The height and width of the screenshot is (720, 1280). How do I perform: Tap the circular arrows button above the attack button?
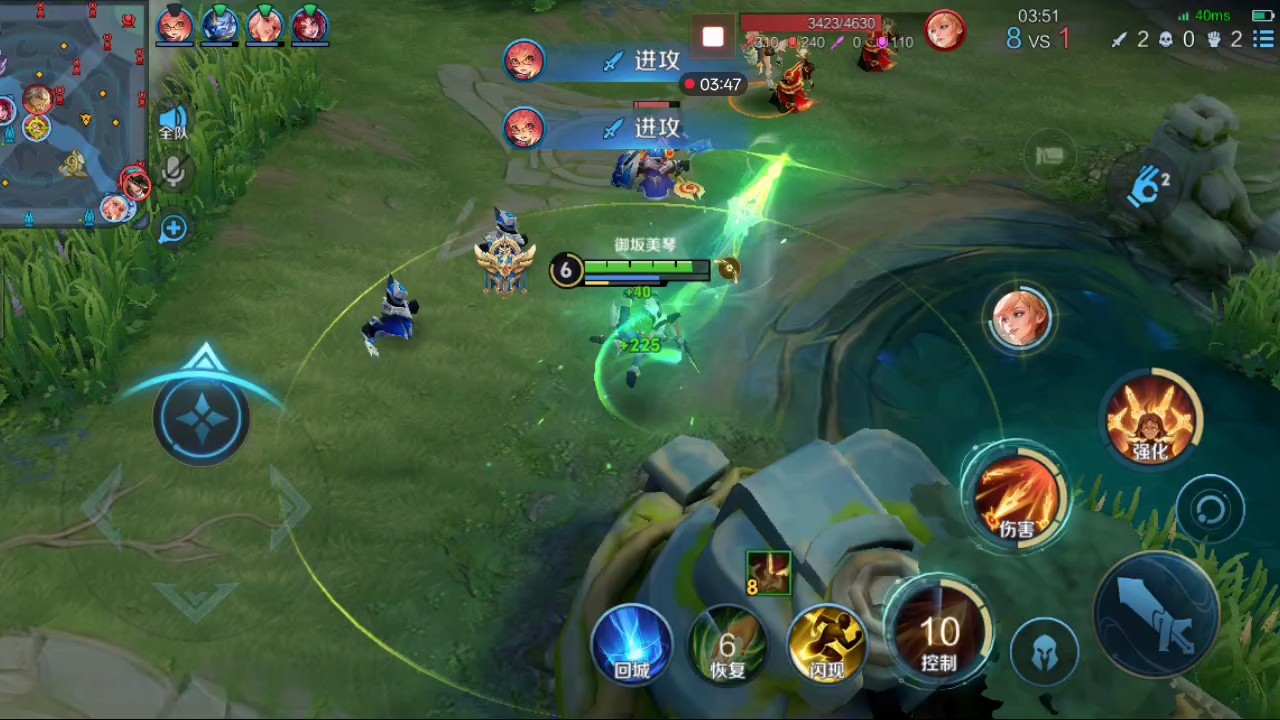click(x=1210, y=510)
